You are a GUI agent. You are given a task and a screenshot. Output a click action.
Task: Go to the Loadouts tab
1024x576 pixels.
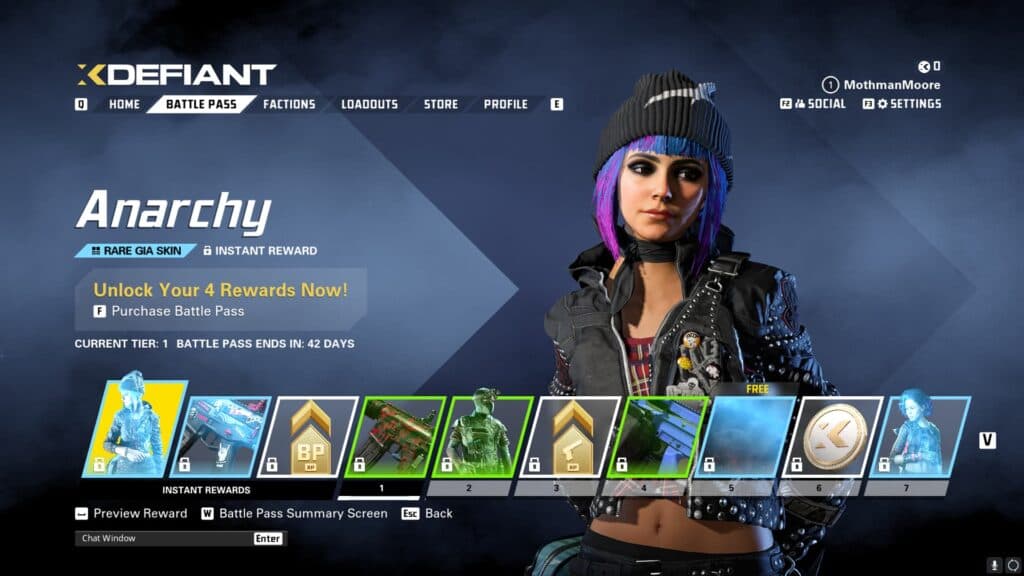(x=369, y=104)
